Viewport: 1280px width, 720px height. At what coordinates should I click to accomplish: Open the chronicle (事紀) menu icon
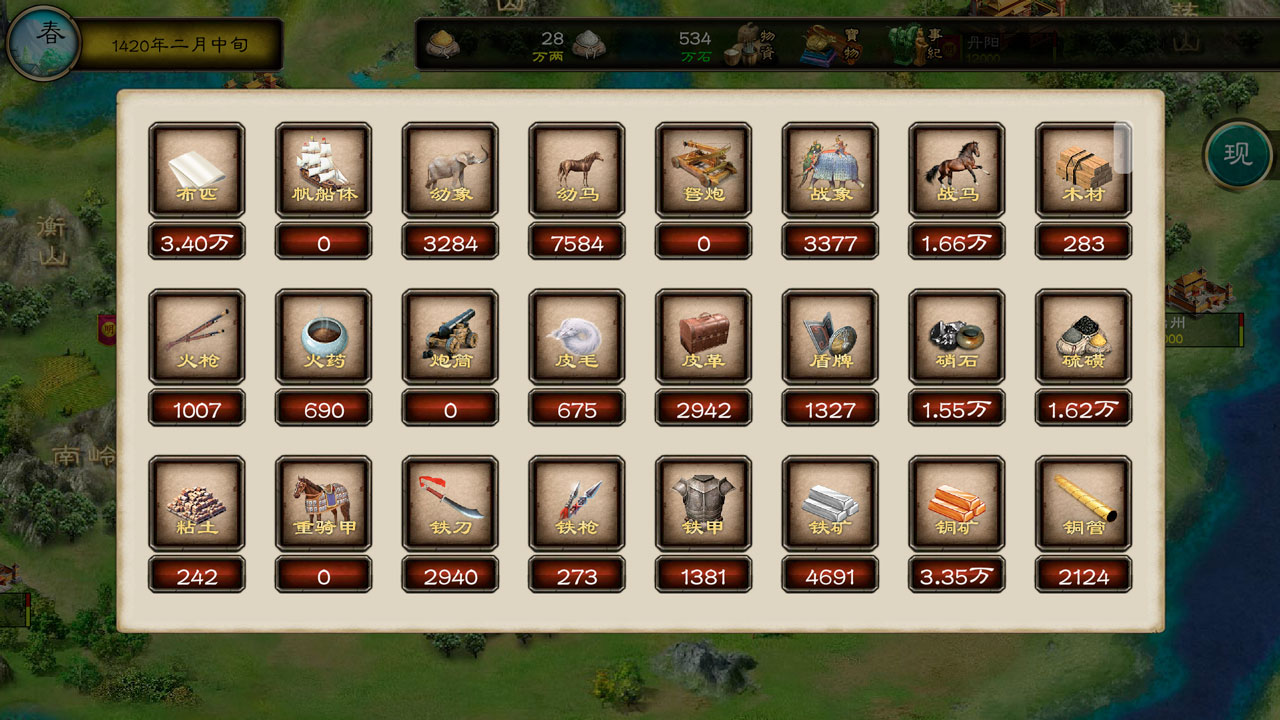(915, 44)
